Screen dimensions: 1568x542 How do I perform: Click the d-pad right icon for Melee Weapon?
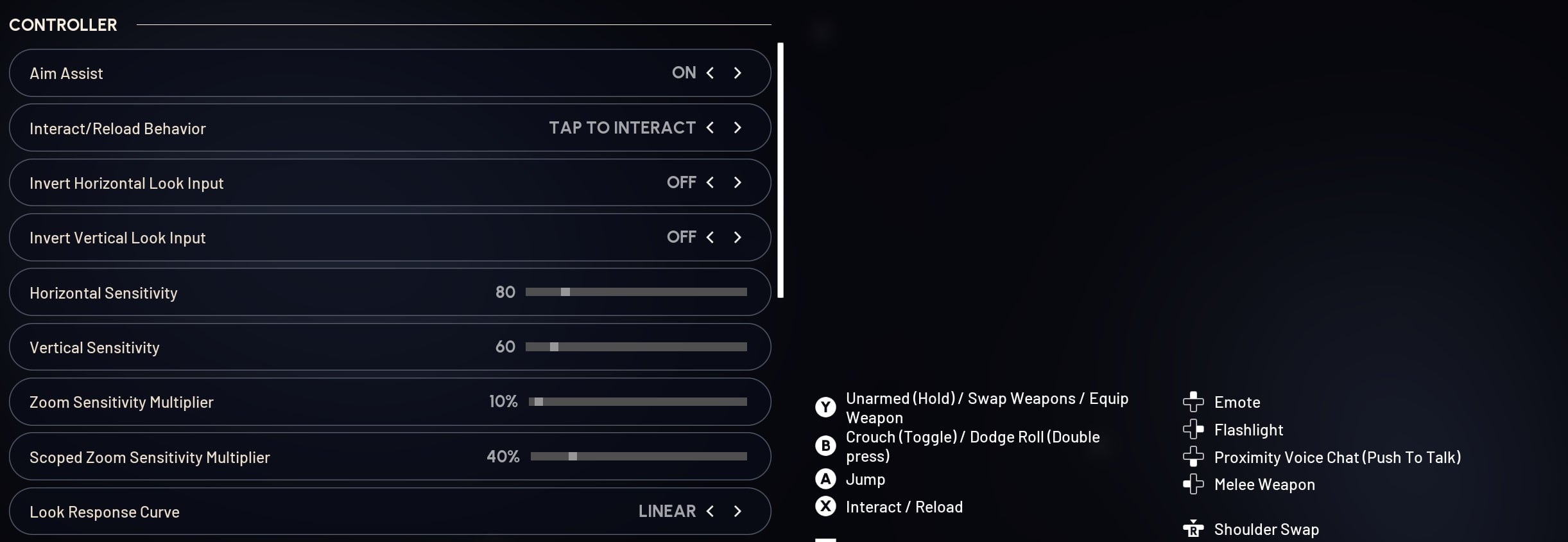pos(1194,485)
